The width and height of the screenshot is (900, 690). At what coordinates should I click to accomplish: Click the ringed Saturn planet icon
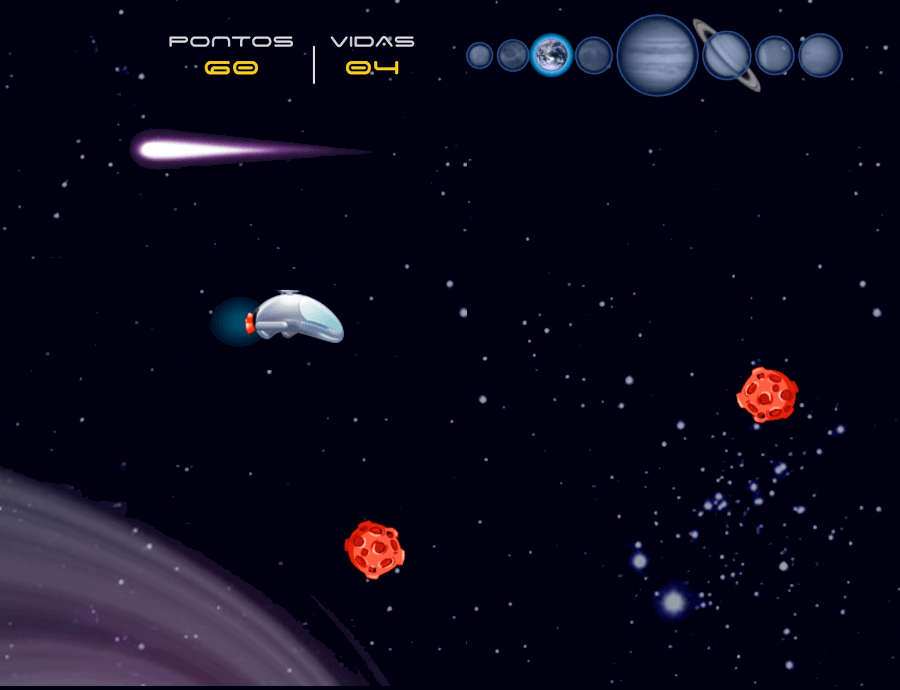(727, 55)
